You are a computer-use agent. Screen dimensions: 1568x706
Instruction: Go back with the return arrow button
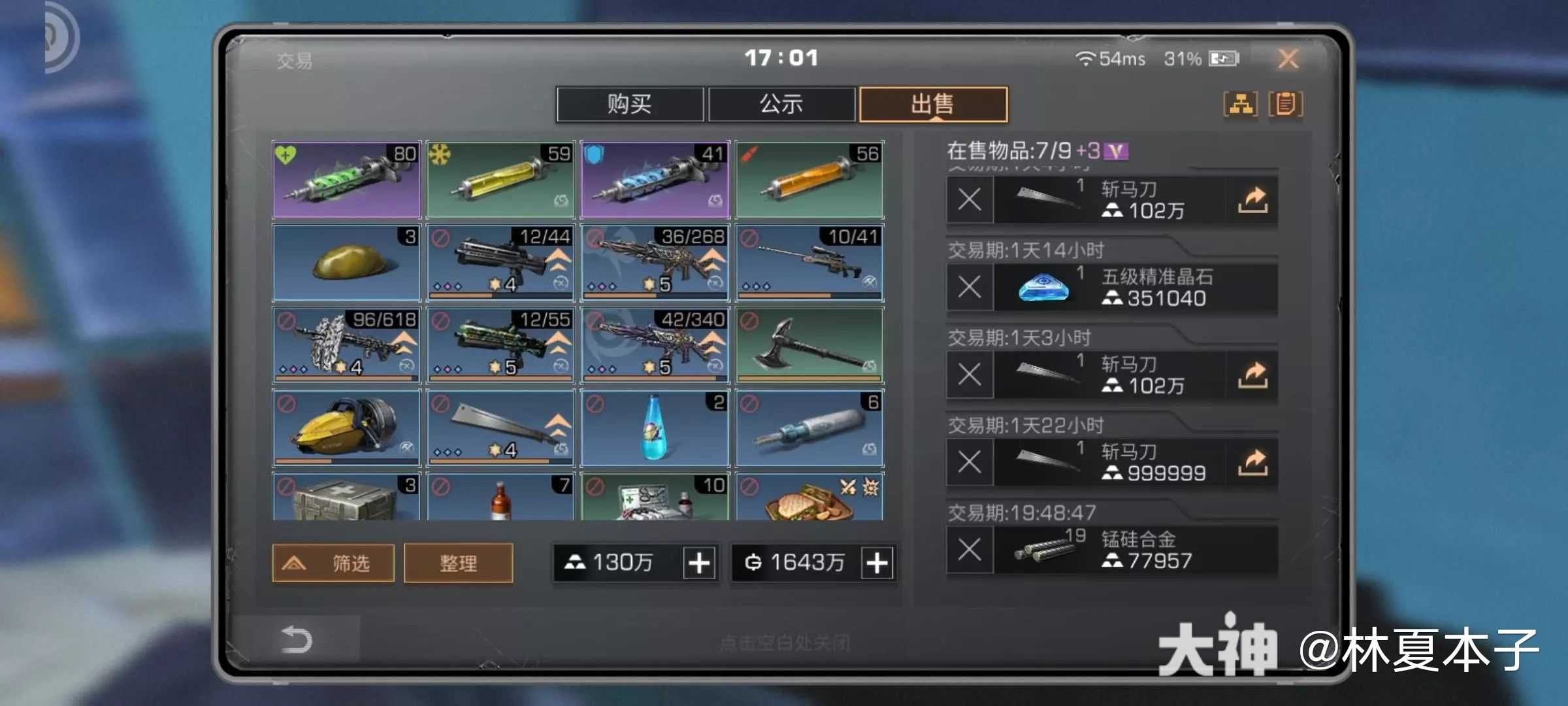[x=297, y=639]
